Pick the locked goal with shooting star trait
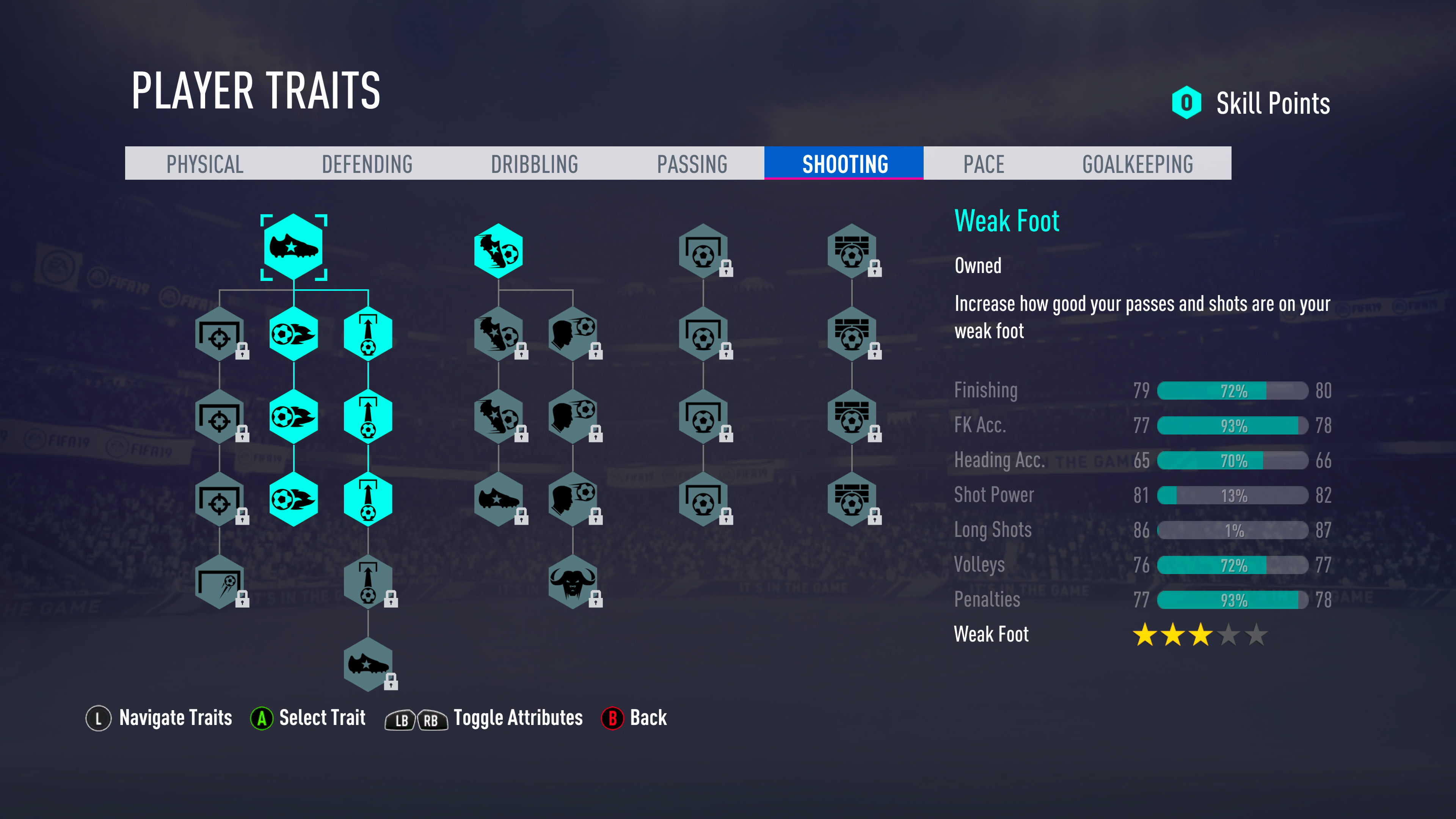This screenshot has height=819, width=1456. point(219,582)
